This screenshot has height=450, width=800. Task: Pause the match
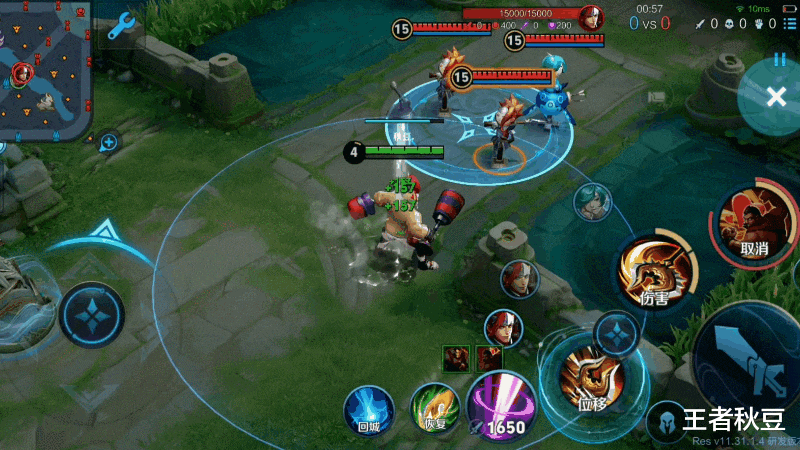[779, 60]
